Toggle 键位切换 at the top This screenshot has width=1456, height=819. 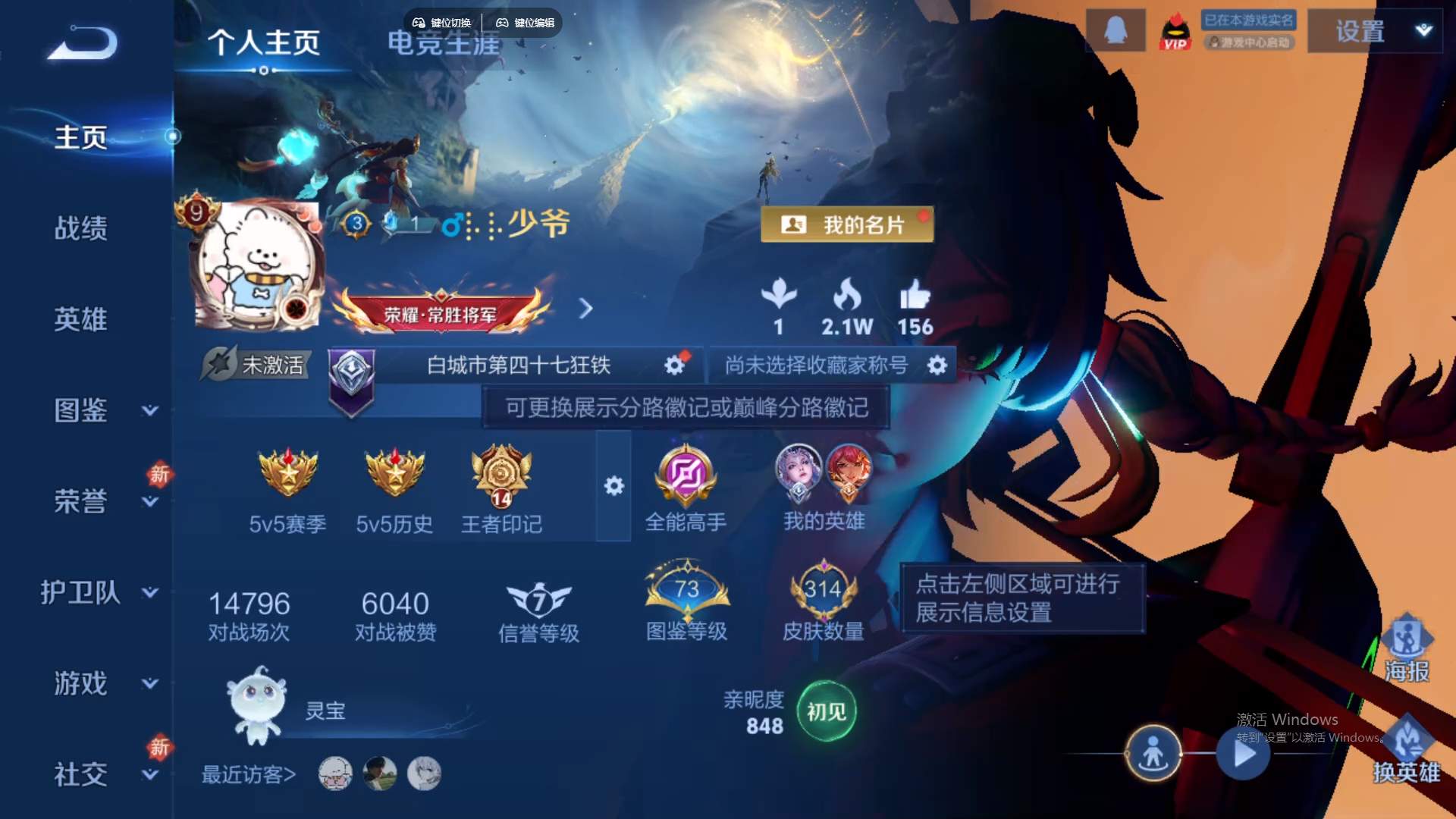click(443, 22)
